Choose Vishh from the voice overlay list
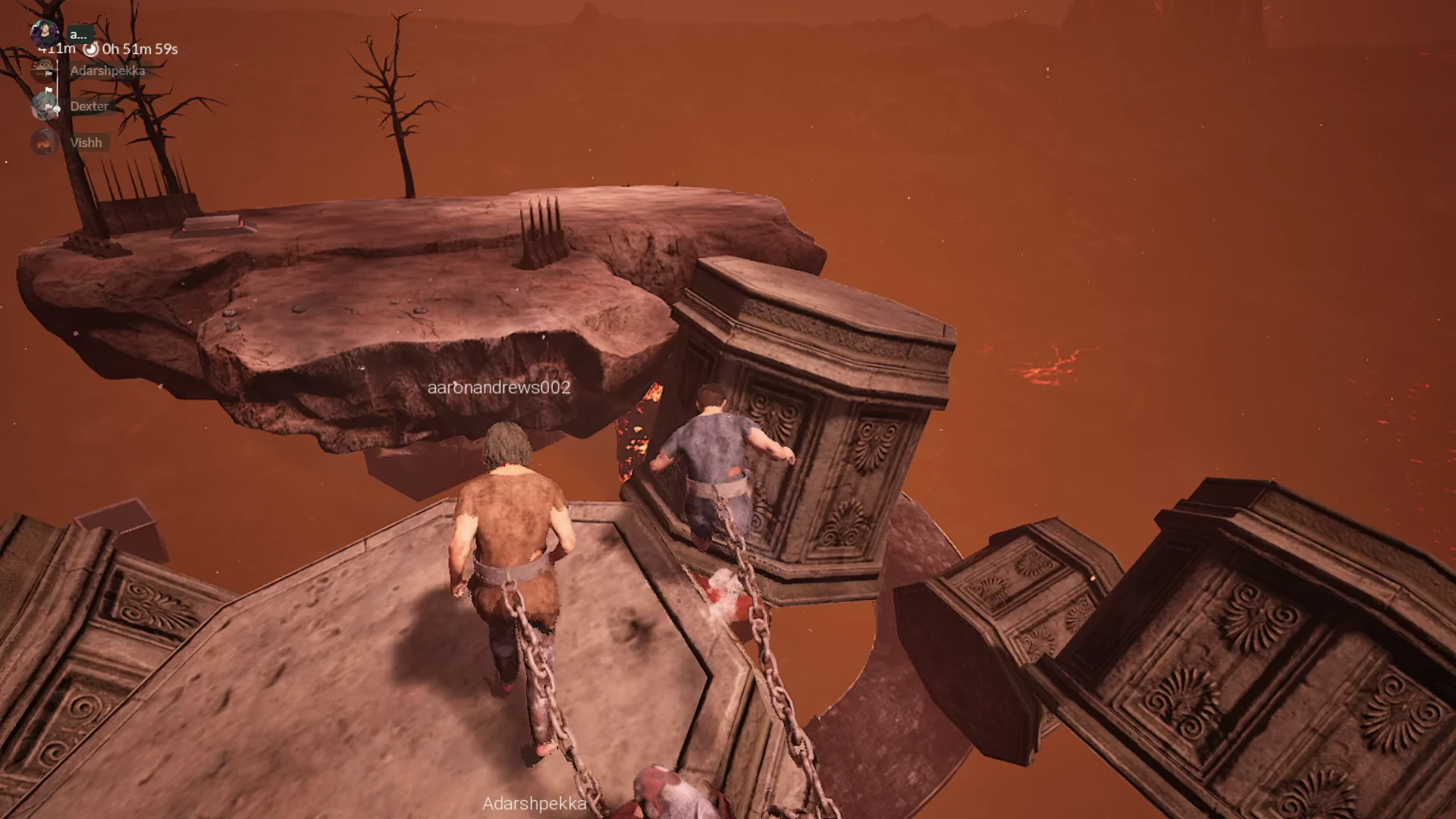This screenshot has height=819, width=1456. (x=85, y=143)
